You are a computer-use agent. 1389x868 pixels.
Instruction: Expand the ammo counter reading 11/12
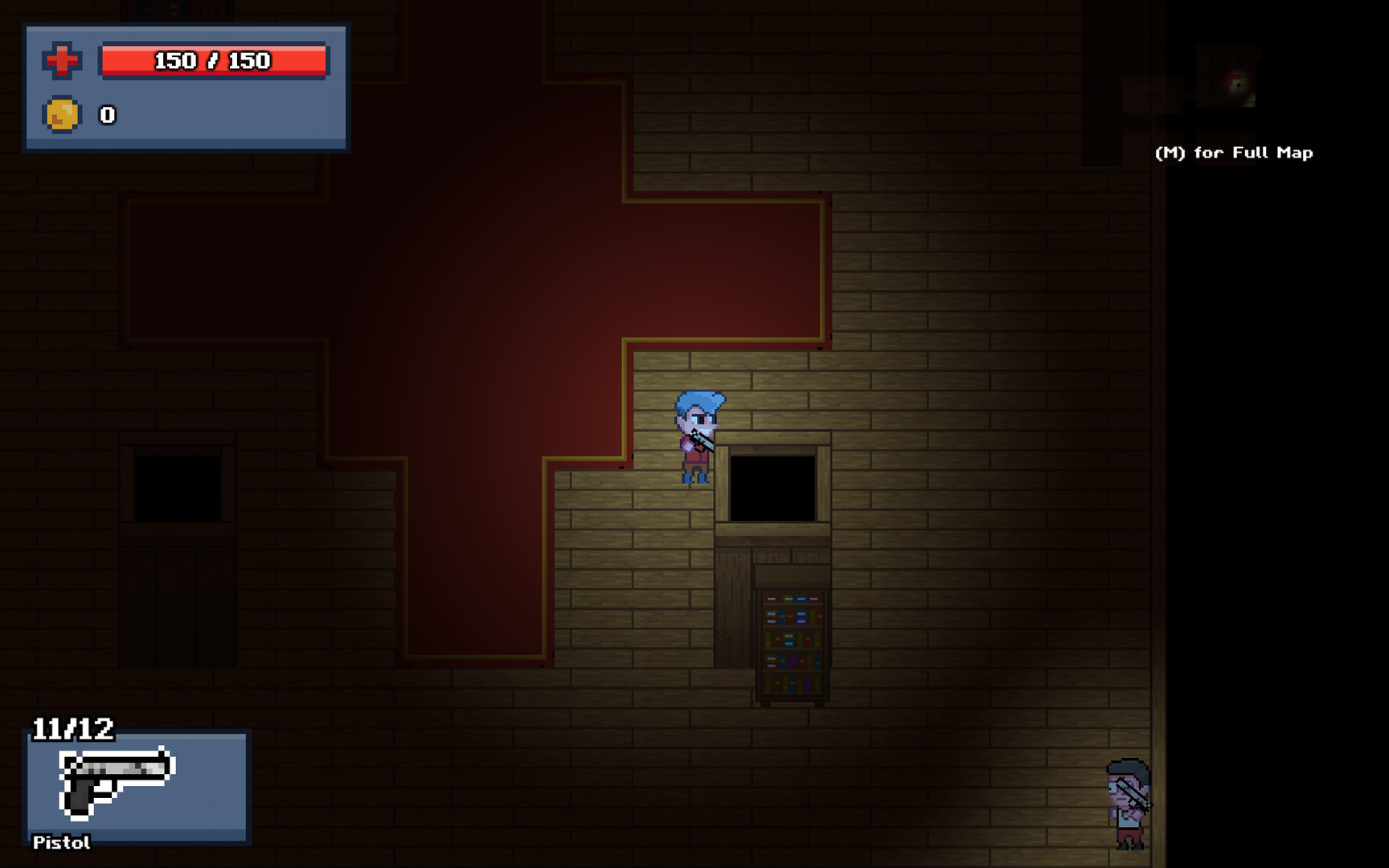coord(72,727)
